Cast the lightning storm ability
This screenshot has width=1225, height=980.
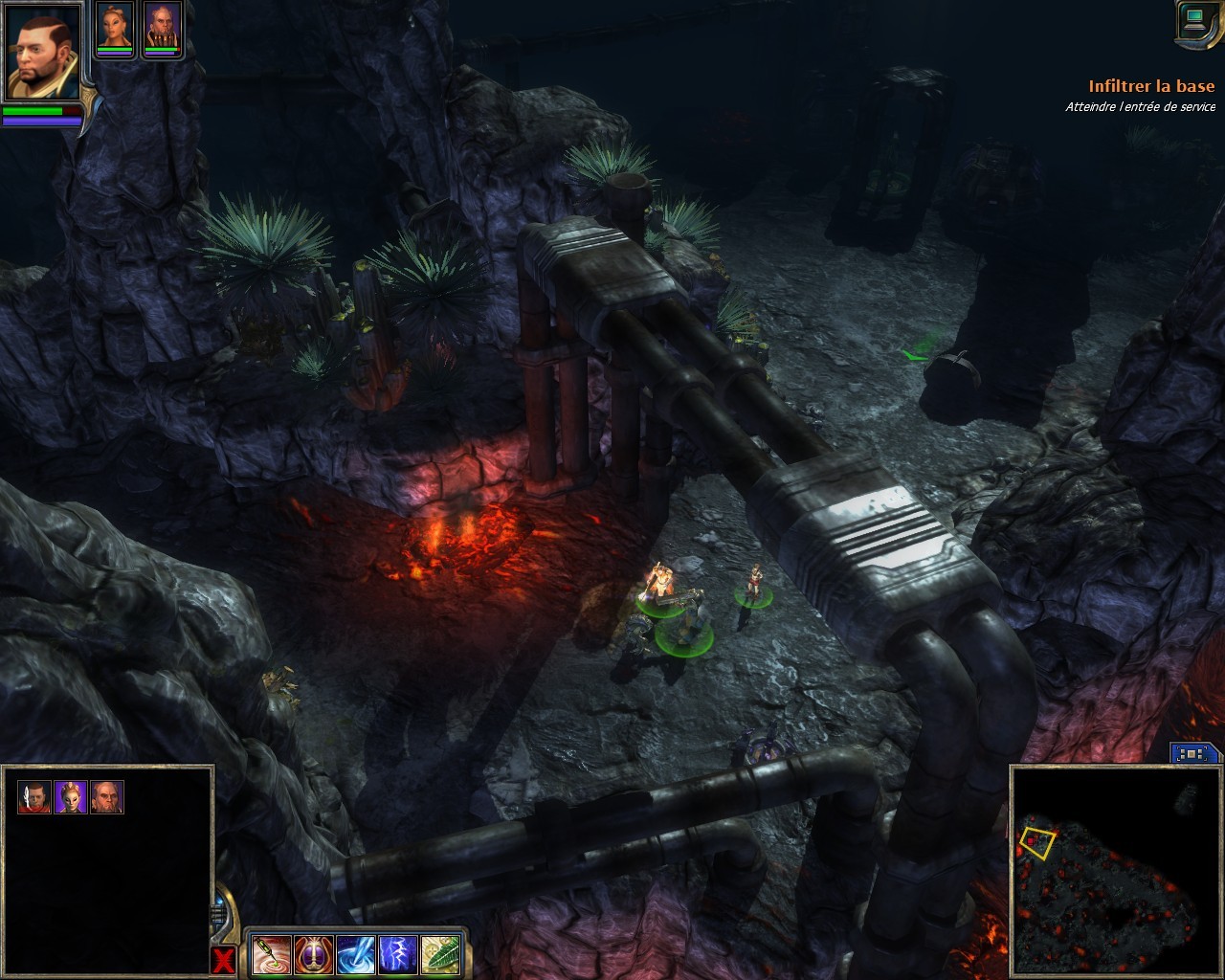pyautogui.click(x=396, y=954)
